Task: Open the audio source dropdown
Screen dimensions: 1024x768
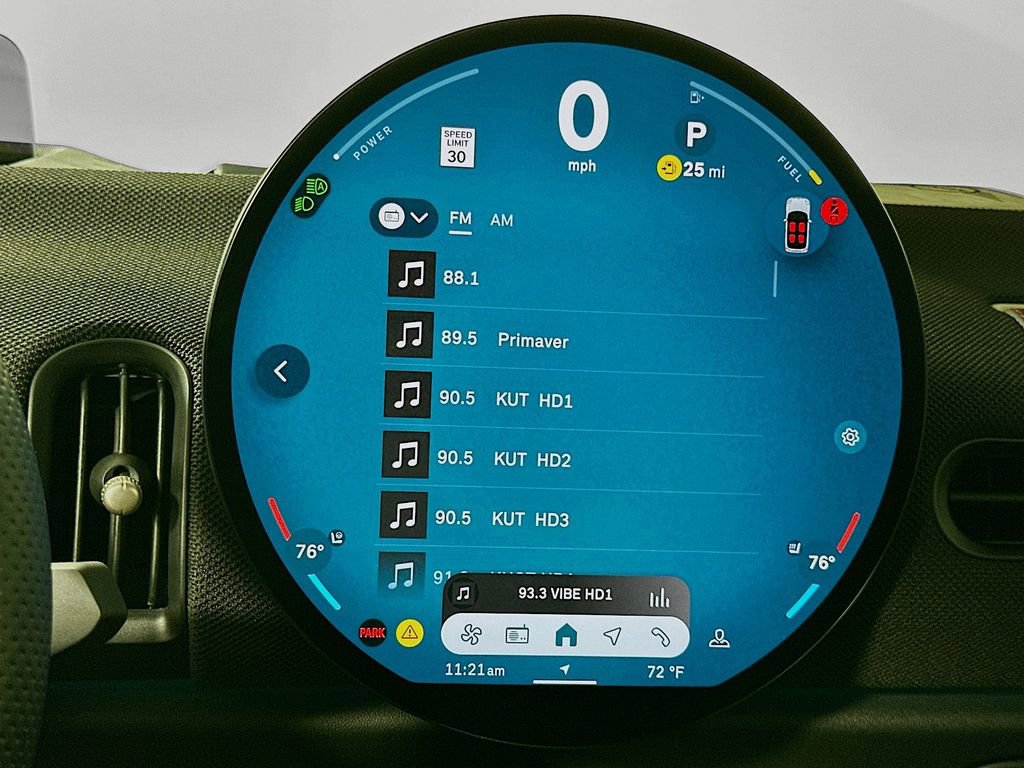Action: [403, 216]
